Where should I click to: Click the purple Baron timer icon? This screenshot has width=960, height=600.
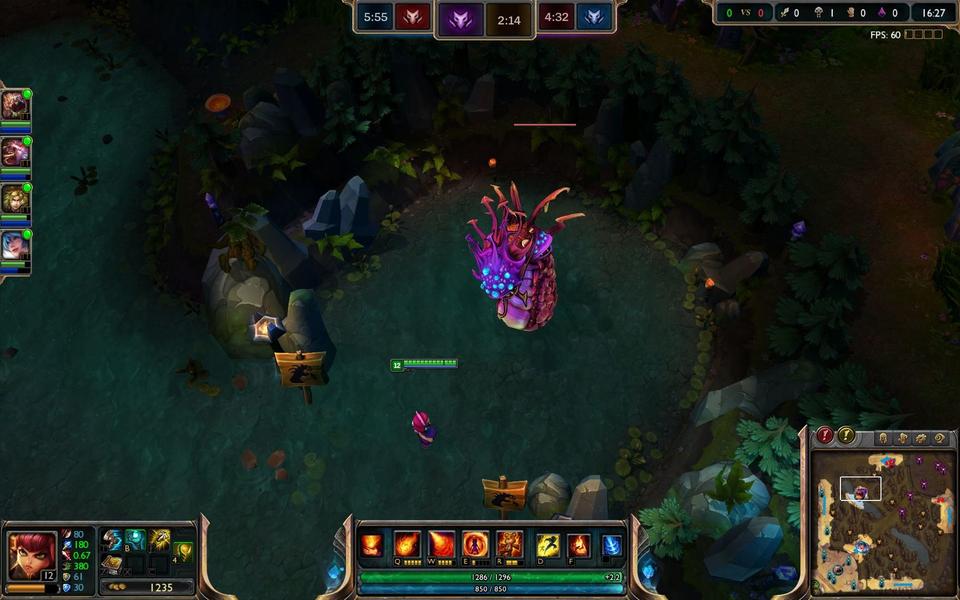[459, 18]
